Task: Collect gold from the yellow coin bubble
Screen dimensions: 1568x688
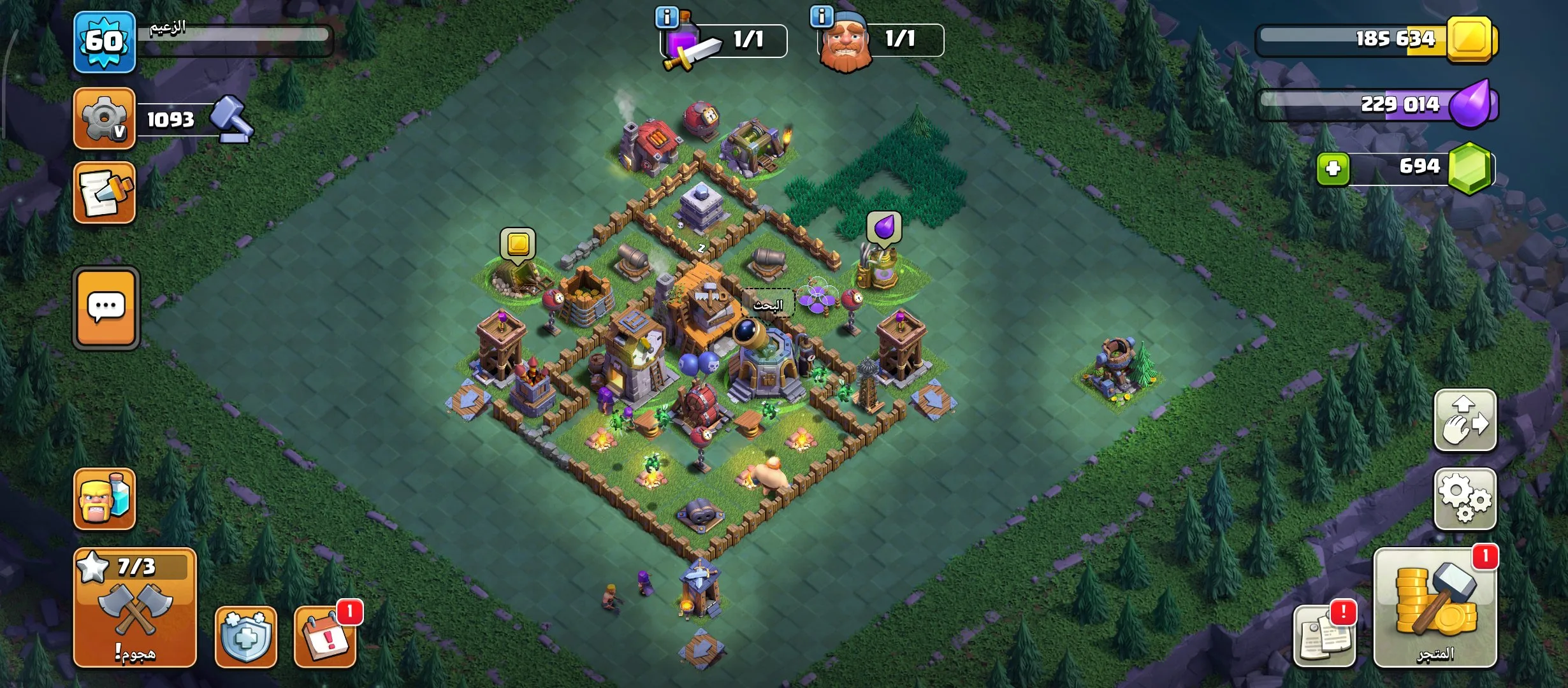Action: coord(518,244)
